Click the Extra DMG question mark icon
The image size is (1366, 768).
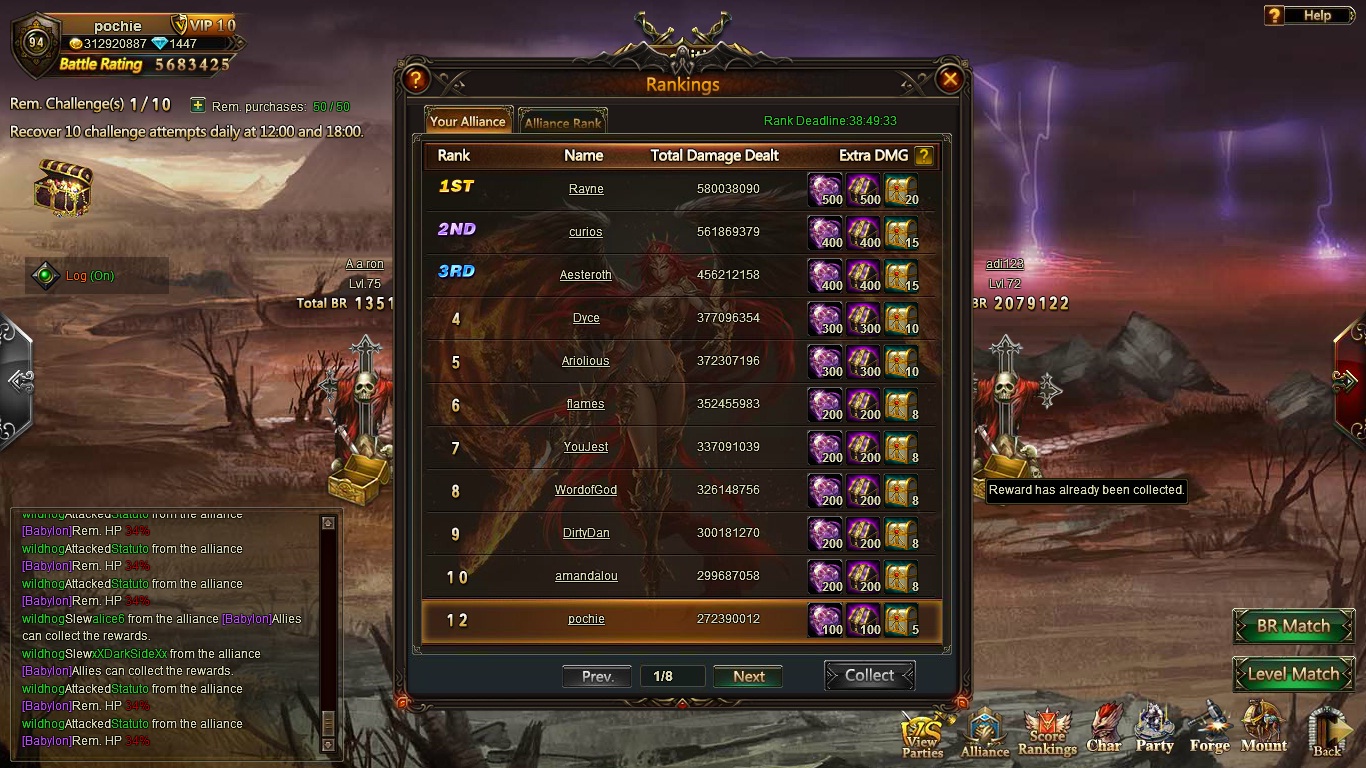(x=924, y=155)
